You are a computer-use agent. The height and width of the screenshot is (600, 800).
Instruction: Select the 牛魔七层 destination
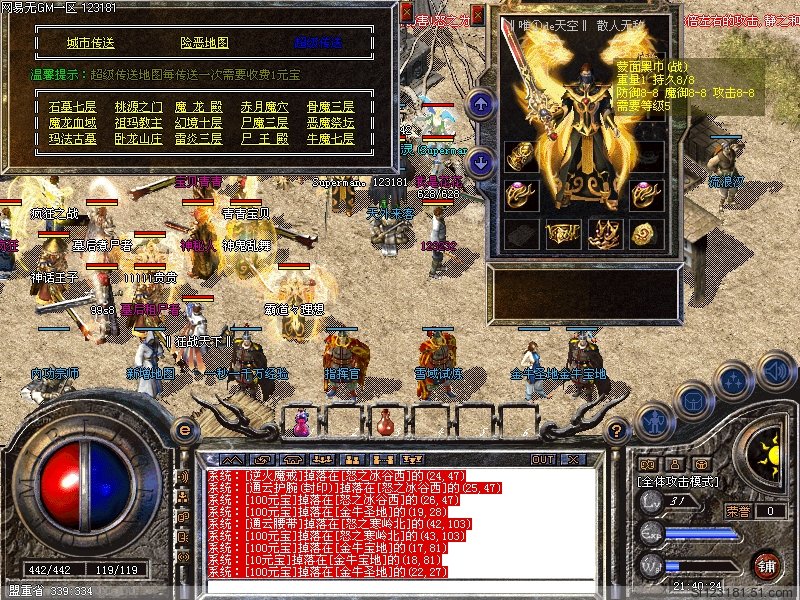pos(329,139)
